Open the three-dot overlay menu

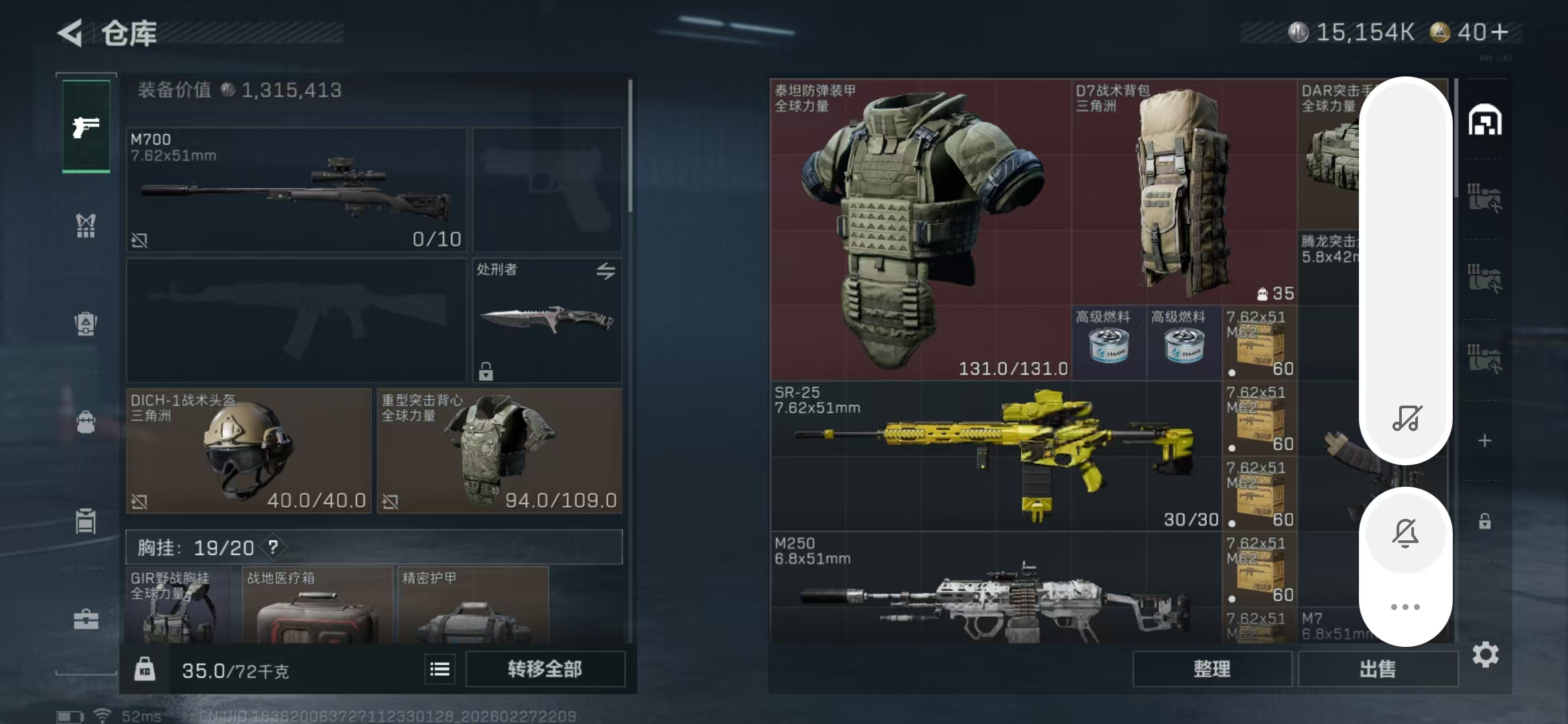point(1405,607)
